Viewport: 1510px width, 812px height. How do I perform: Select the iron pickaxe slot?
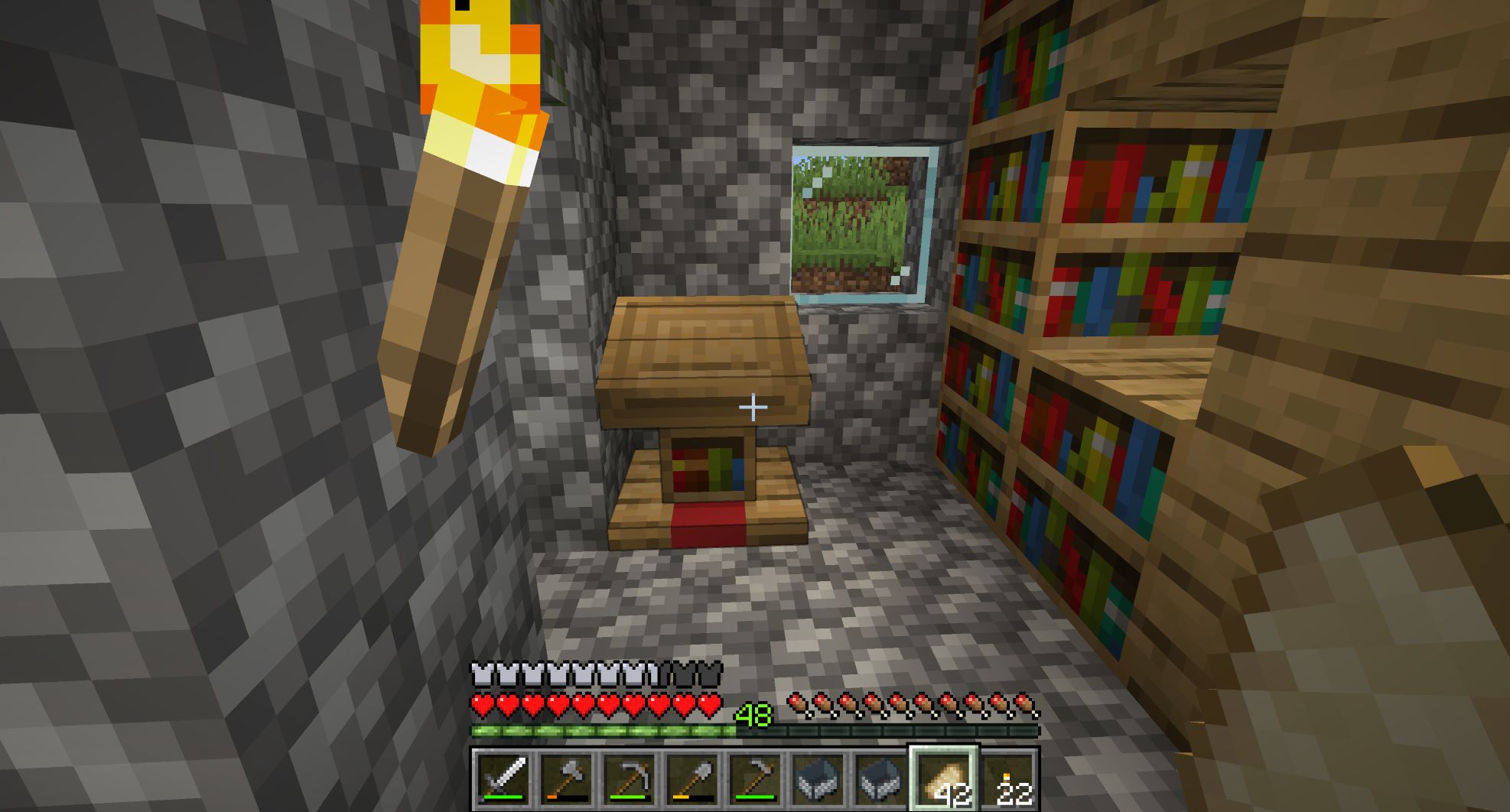coord(627,778)
